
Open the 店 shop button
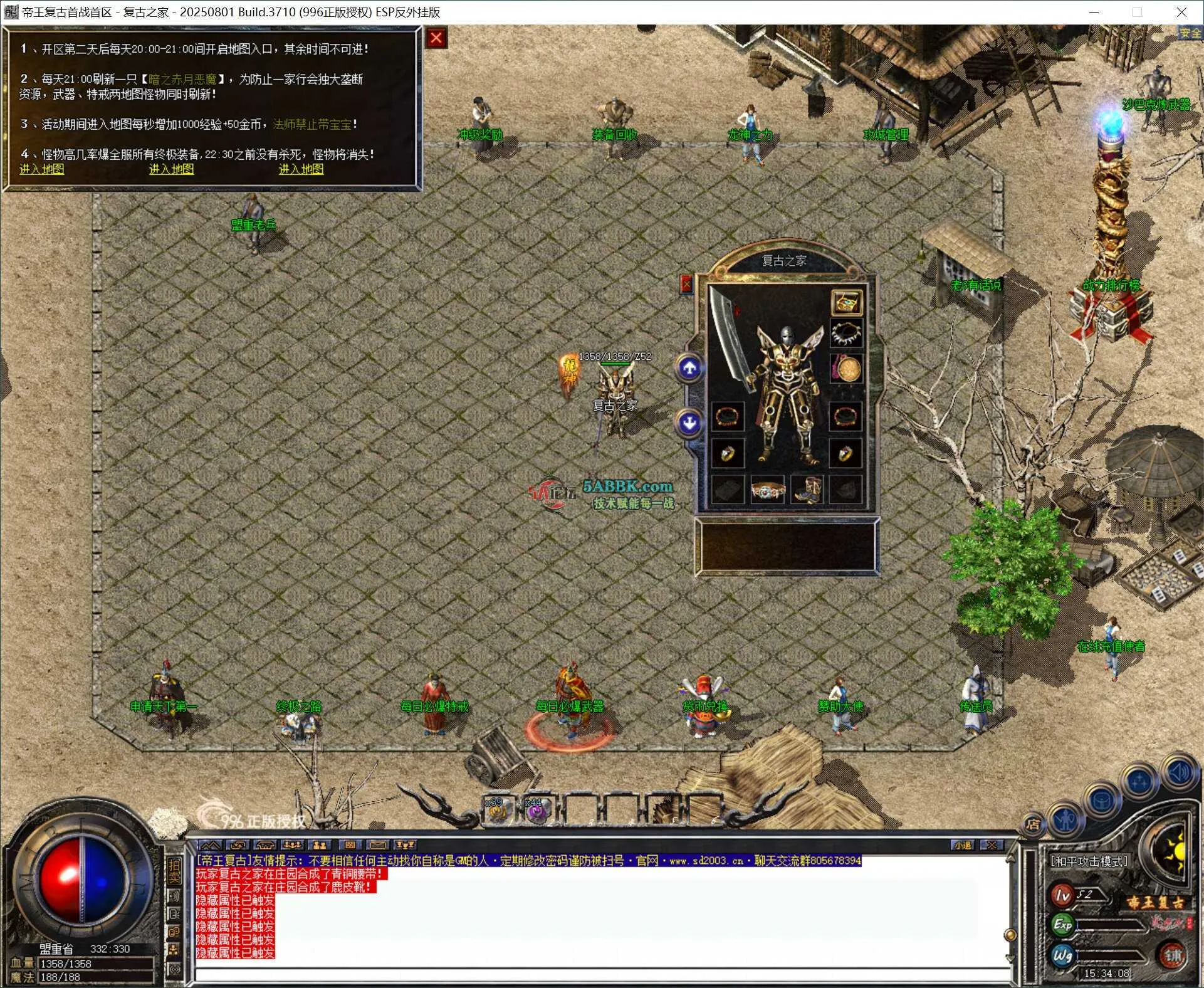[x=1033, y=825]
